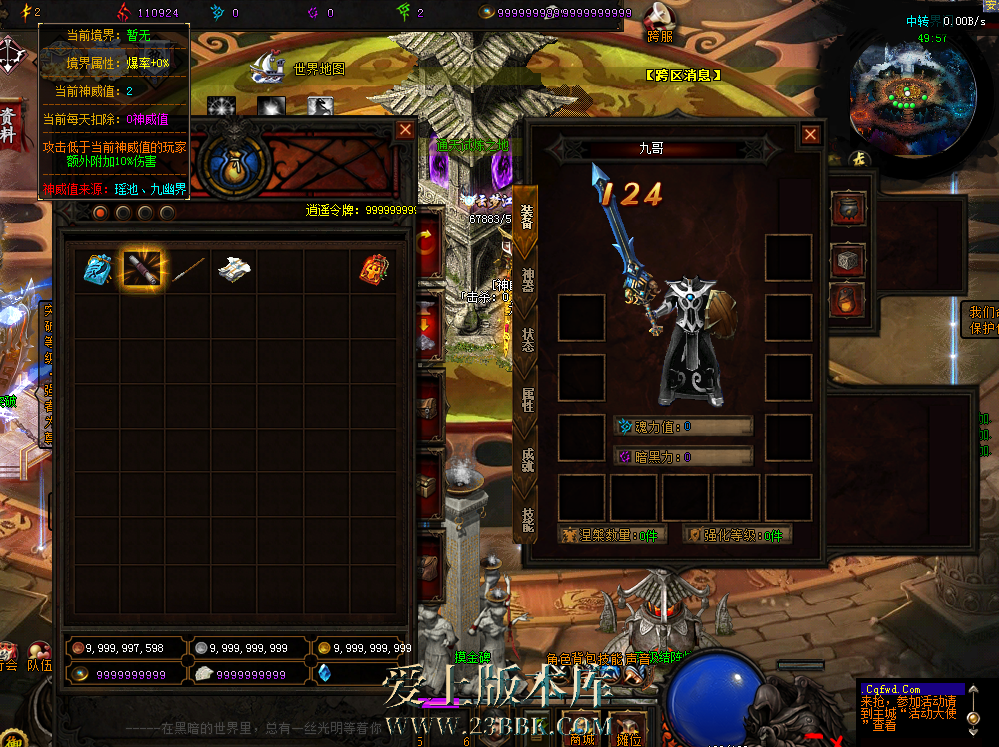999x747 pixels.
Task: Choose the red-orange pouch item in the bag
Action: pos(374,268)
